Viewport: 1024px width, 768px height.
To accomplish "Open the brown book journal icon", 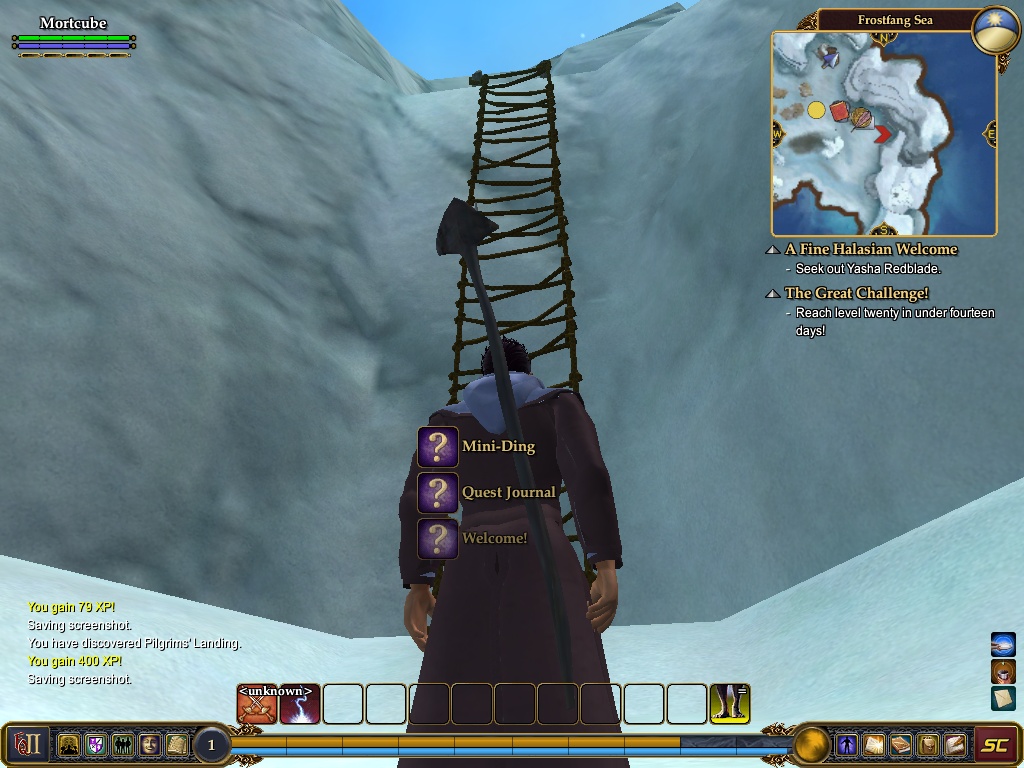I will [x=901, y=744].
